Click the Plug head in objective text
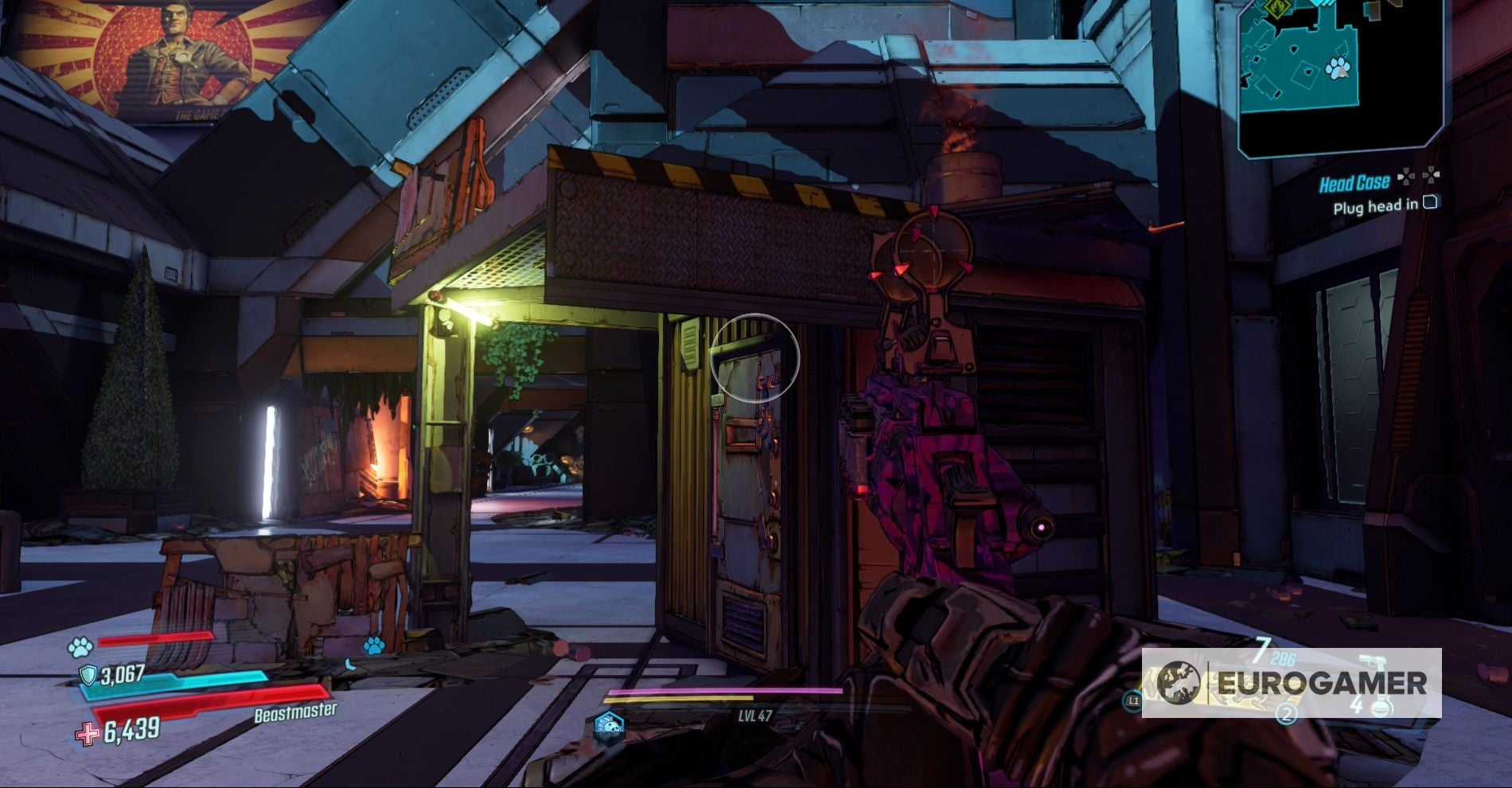 tap(1376, 207)
